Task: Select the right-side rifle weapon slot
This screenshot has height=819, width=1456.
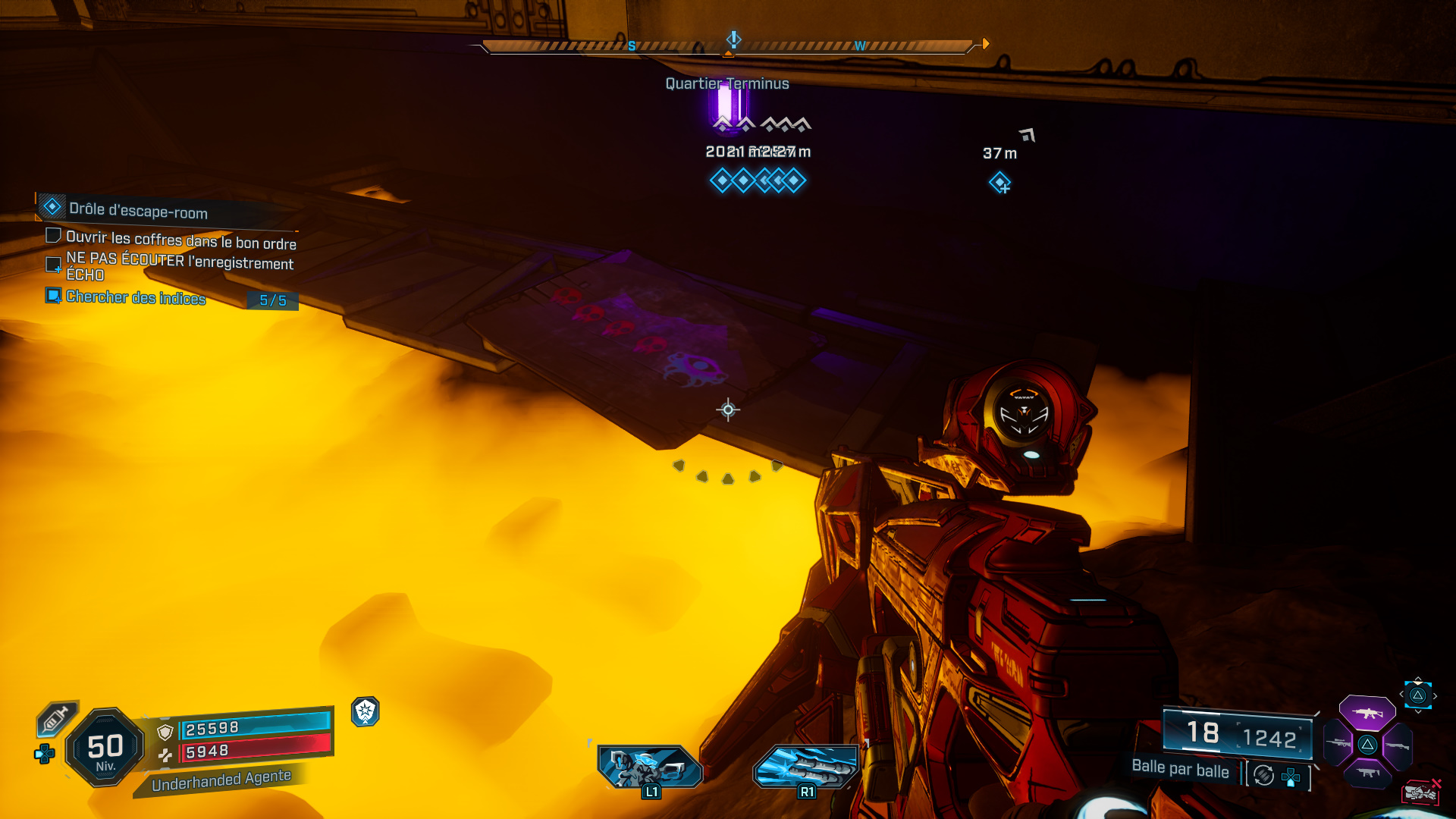Action: click(x=1398, y=745)
